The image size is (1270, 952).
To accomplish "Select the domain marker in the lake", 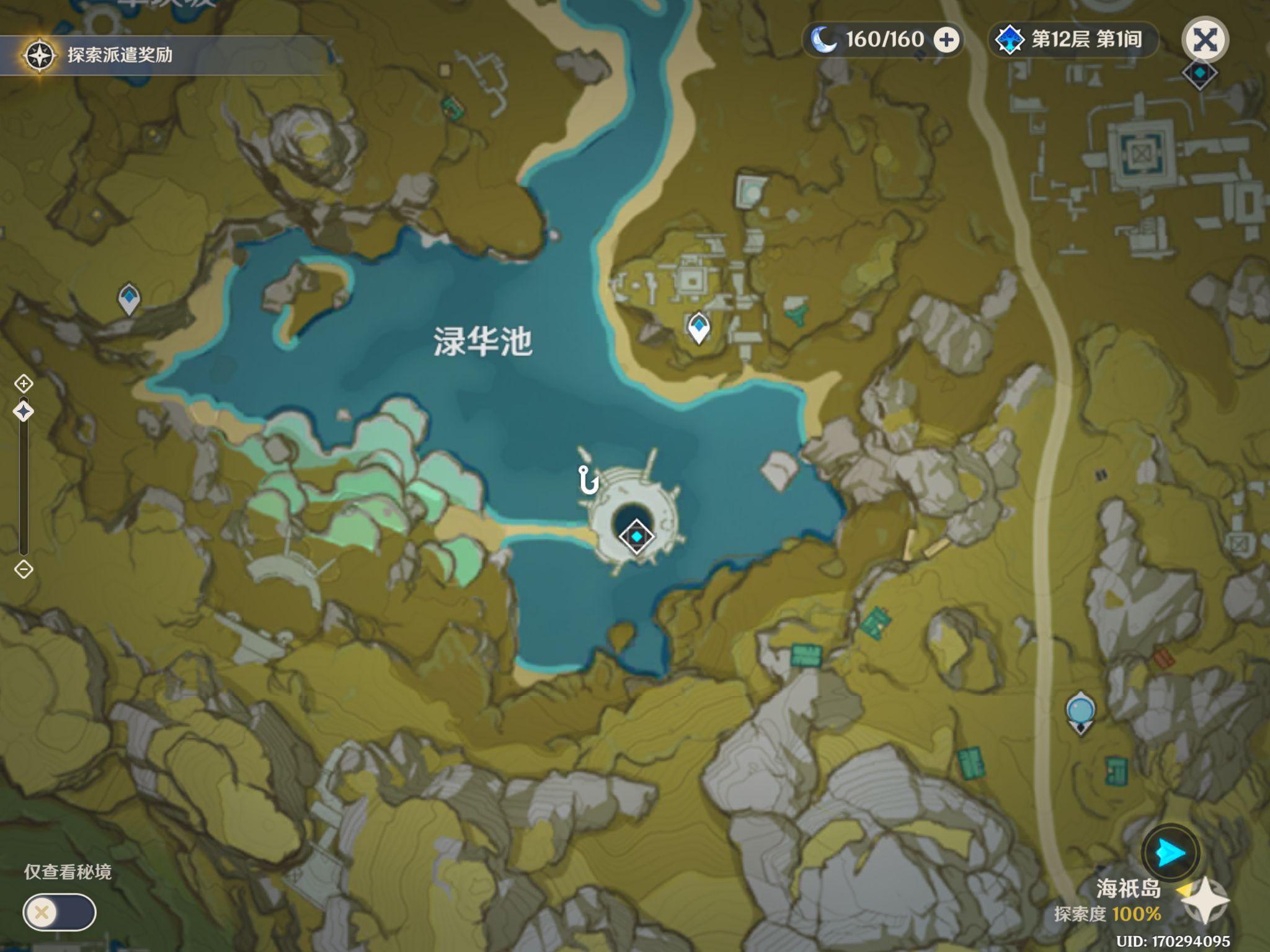I will pos(637,537).
